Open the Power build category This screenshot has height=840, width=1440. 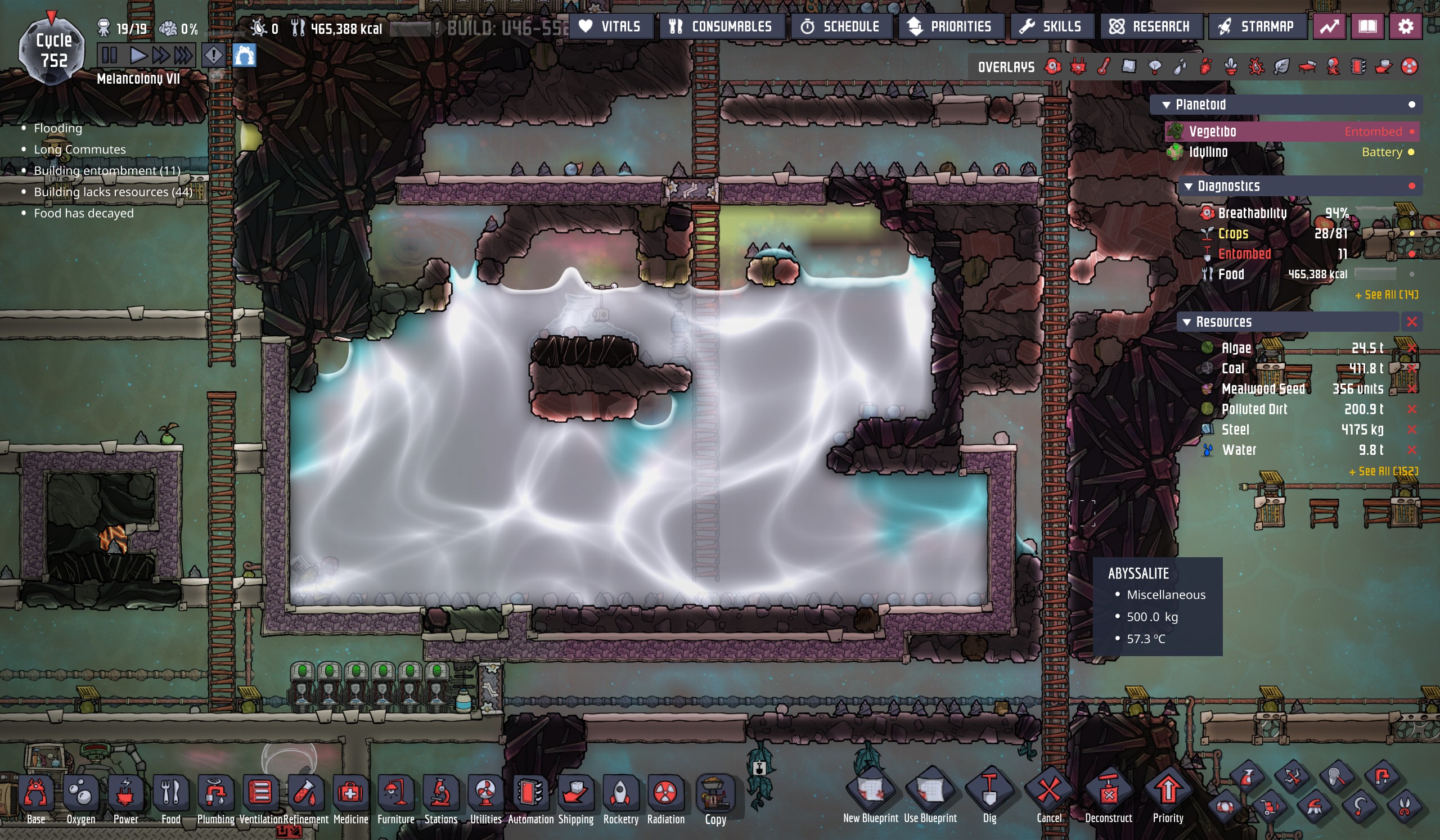(x=125, y=798)
